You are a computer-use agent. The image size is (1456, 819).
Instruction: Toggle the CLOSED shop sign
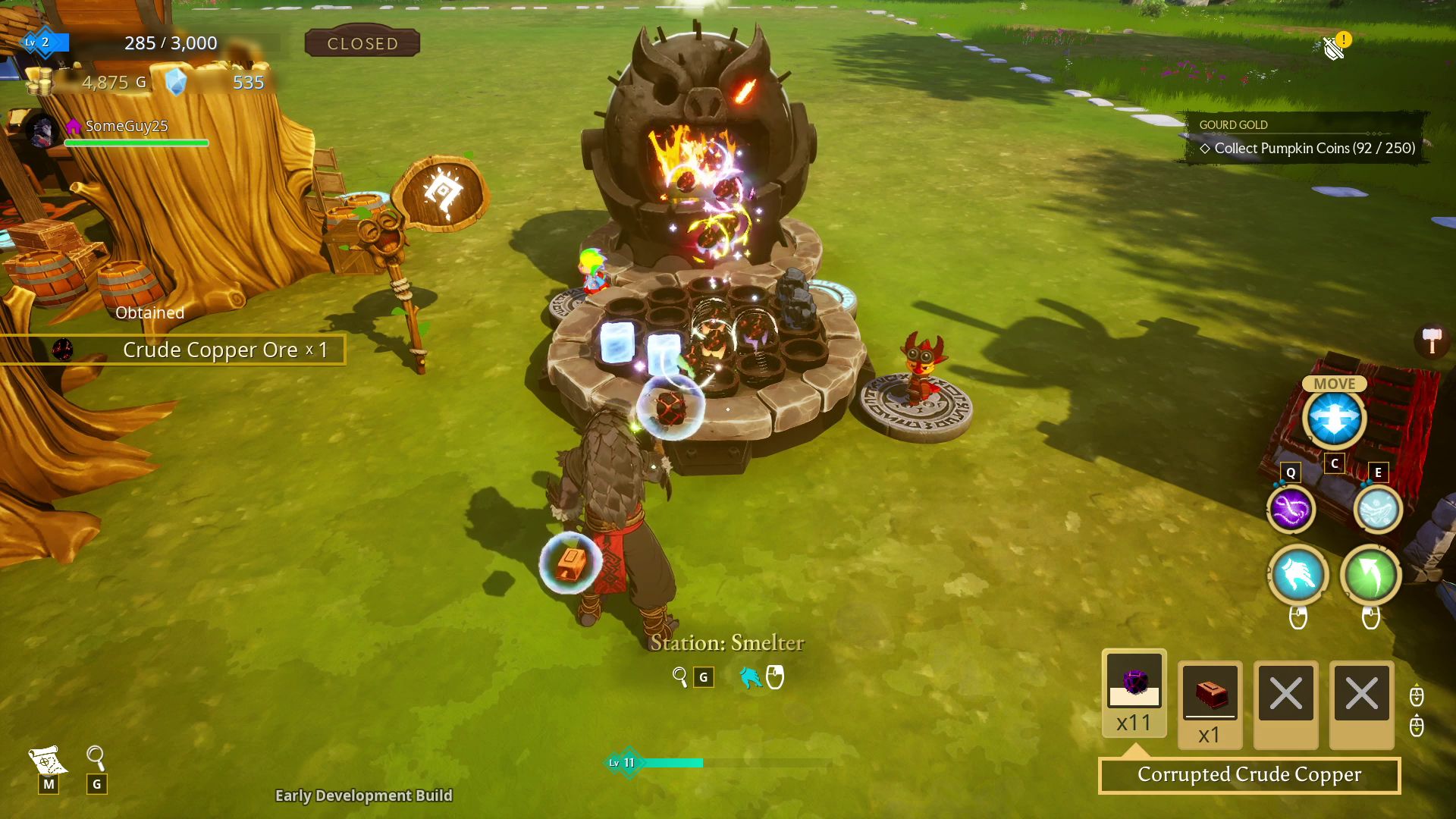(x=362, y=43)
